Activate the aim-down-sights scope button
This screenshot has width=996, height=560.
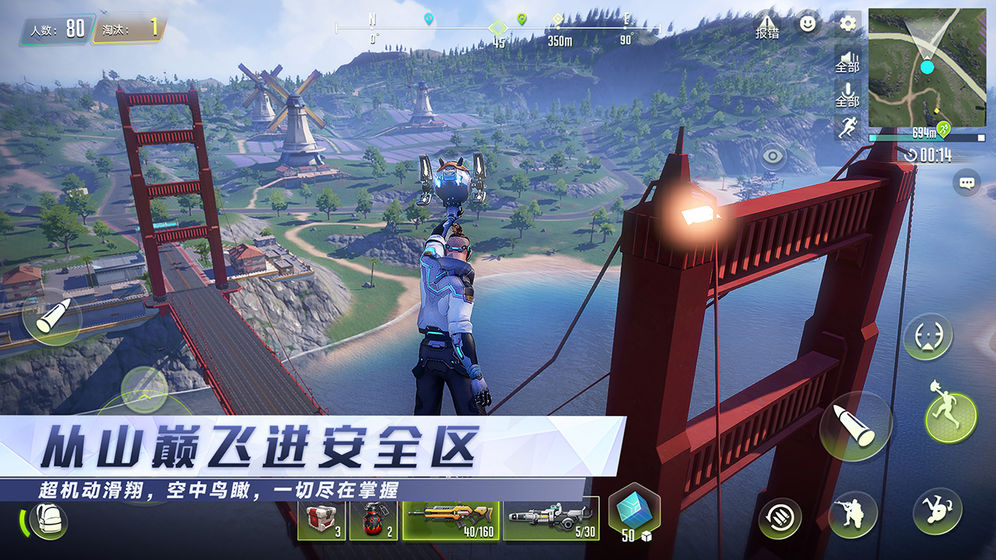coord(928,337)
